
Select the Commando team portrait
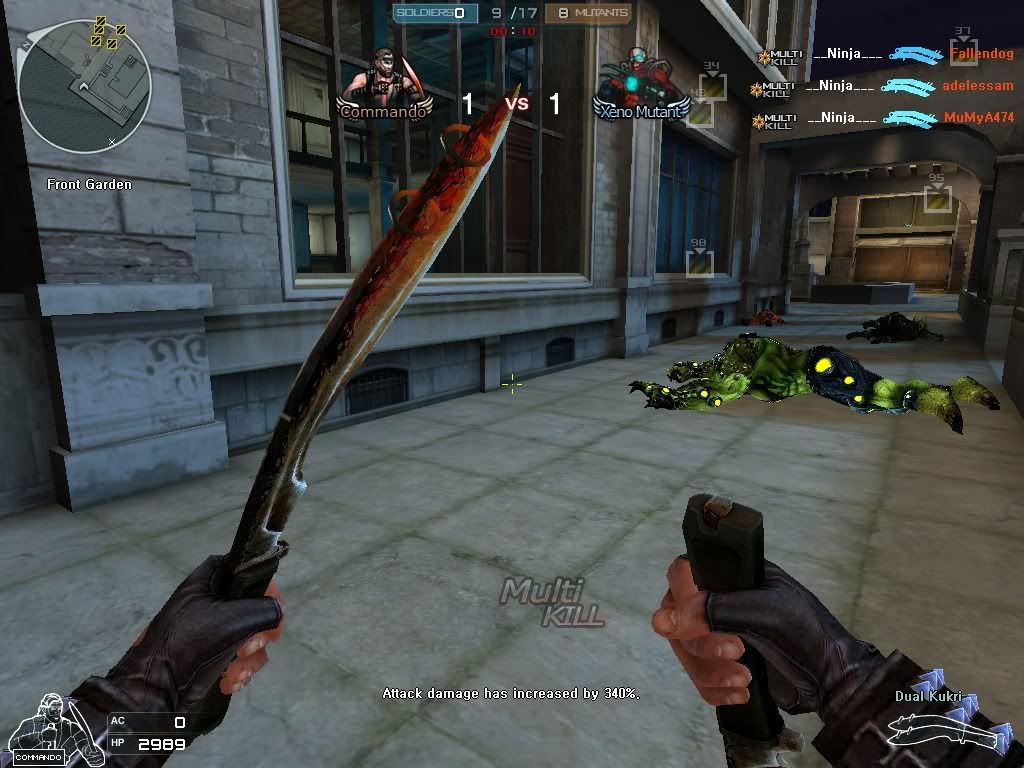(385, 84)
